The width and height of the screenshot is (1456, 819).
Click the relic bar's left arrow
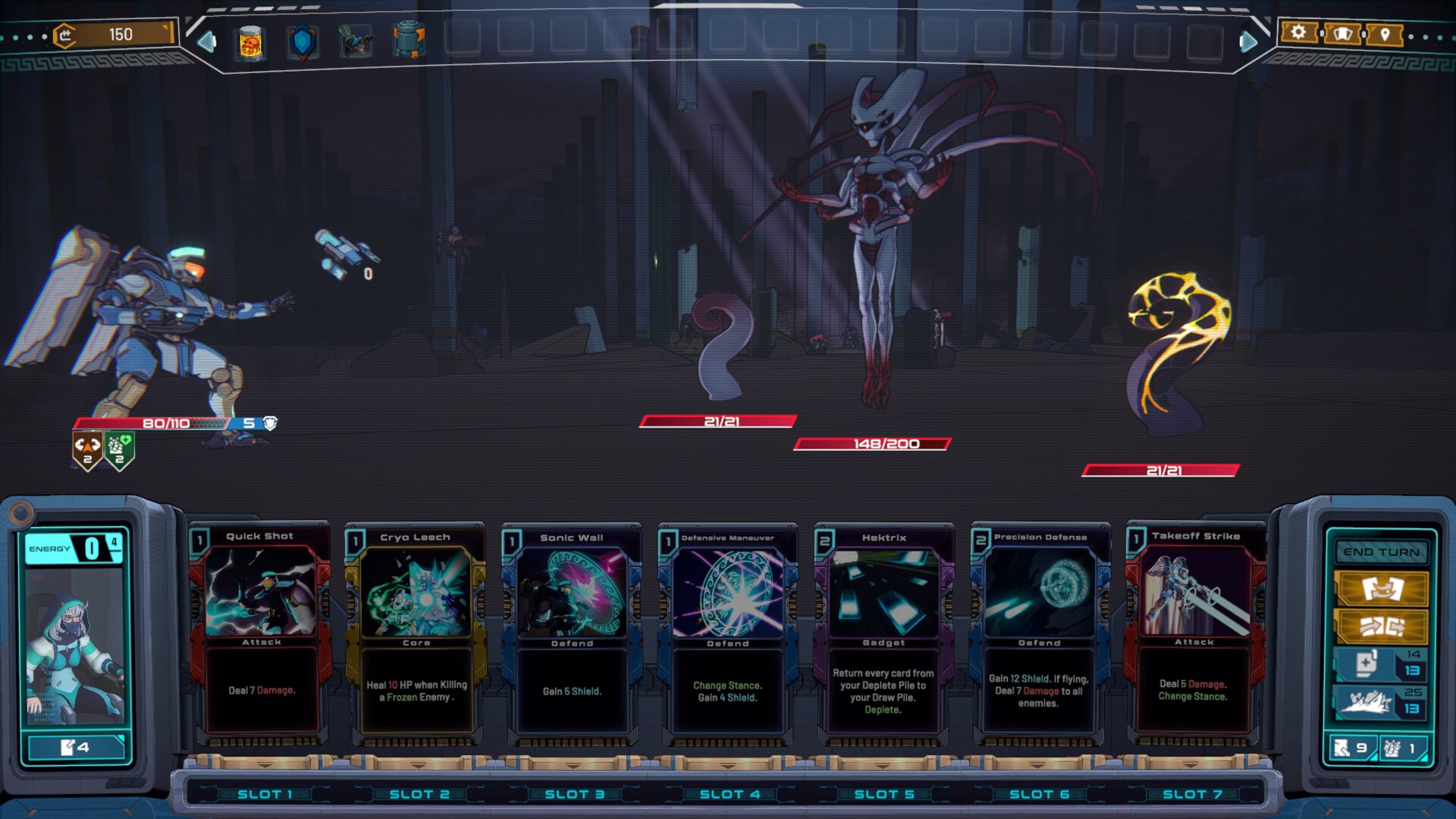tap(206, 42)
